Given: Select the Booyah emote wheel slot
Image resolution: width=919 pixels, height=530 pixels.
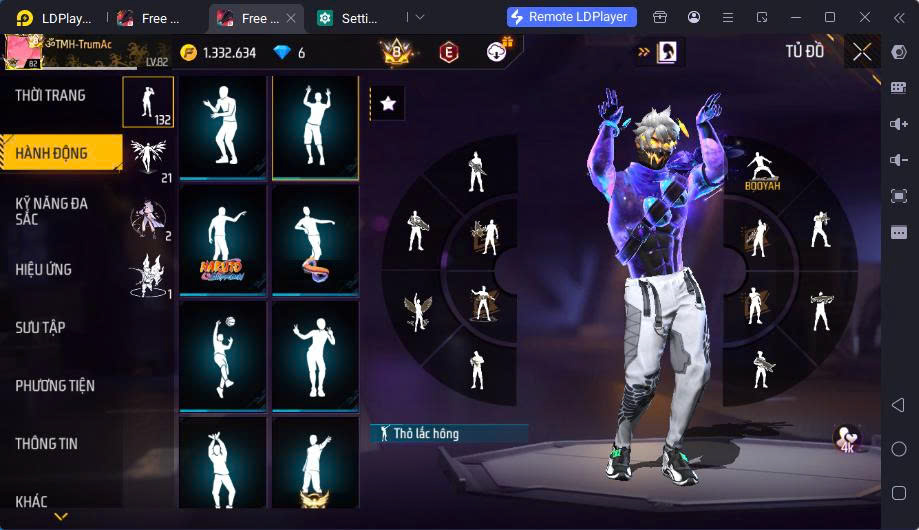Looking at the screenshot, I should [x=762, y=172].
